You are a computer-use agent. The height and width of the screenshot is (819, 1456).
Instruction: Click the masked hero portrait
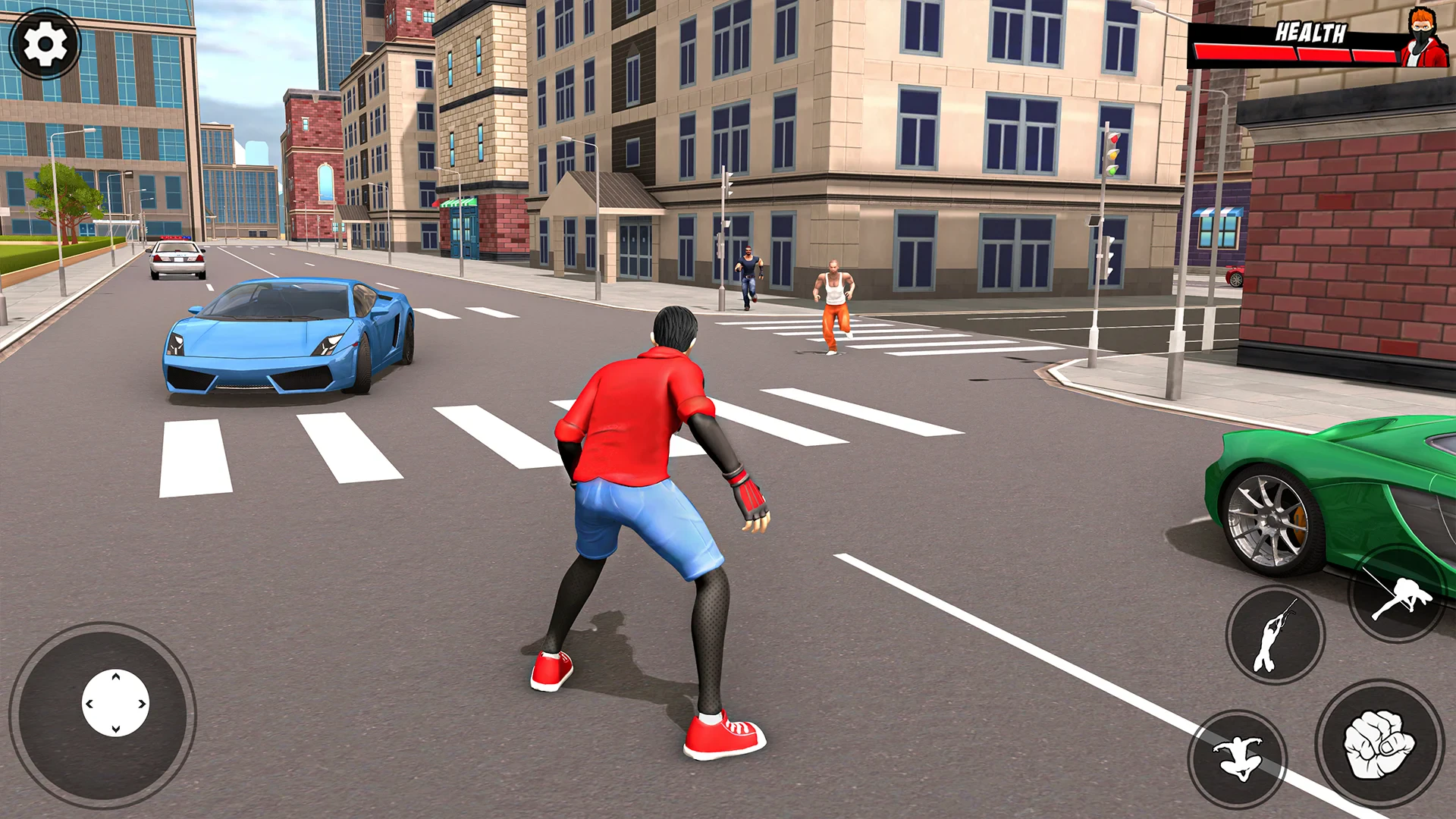1423,38
